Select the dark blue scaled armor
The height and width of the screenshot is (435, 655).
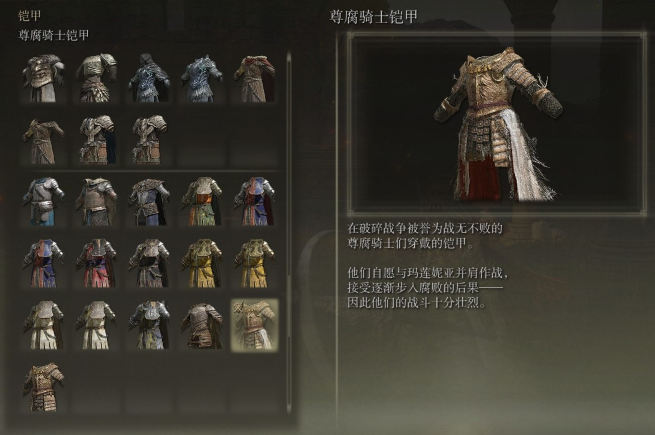click(150, 80)
